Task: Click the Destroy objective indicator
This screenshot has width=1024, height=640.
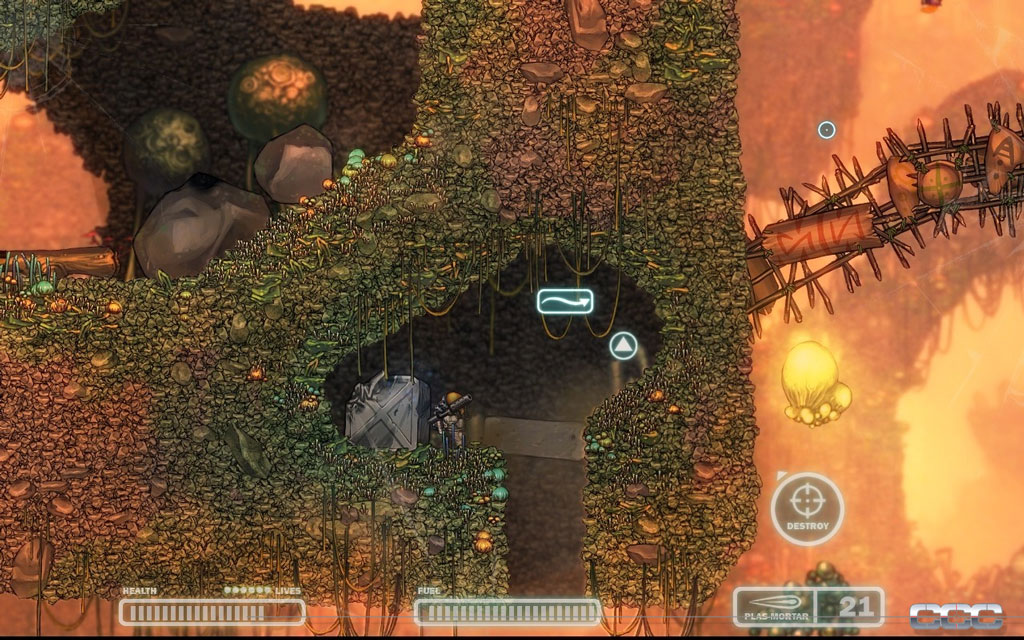Action: (x=807, y=509)
